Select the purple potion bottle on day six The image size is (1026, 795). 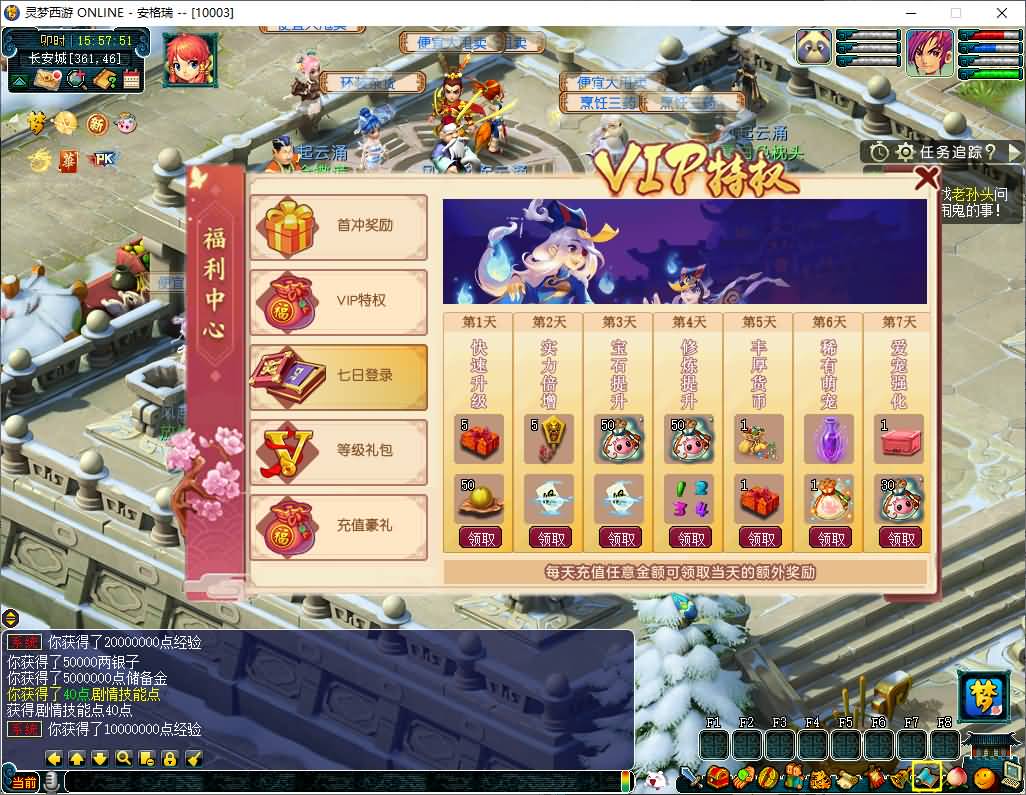829,440
